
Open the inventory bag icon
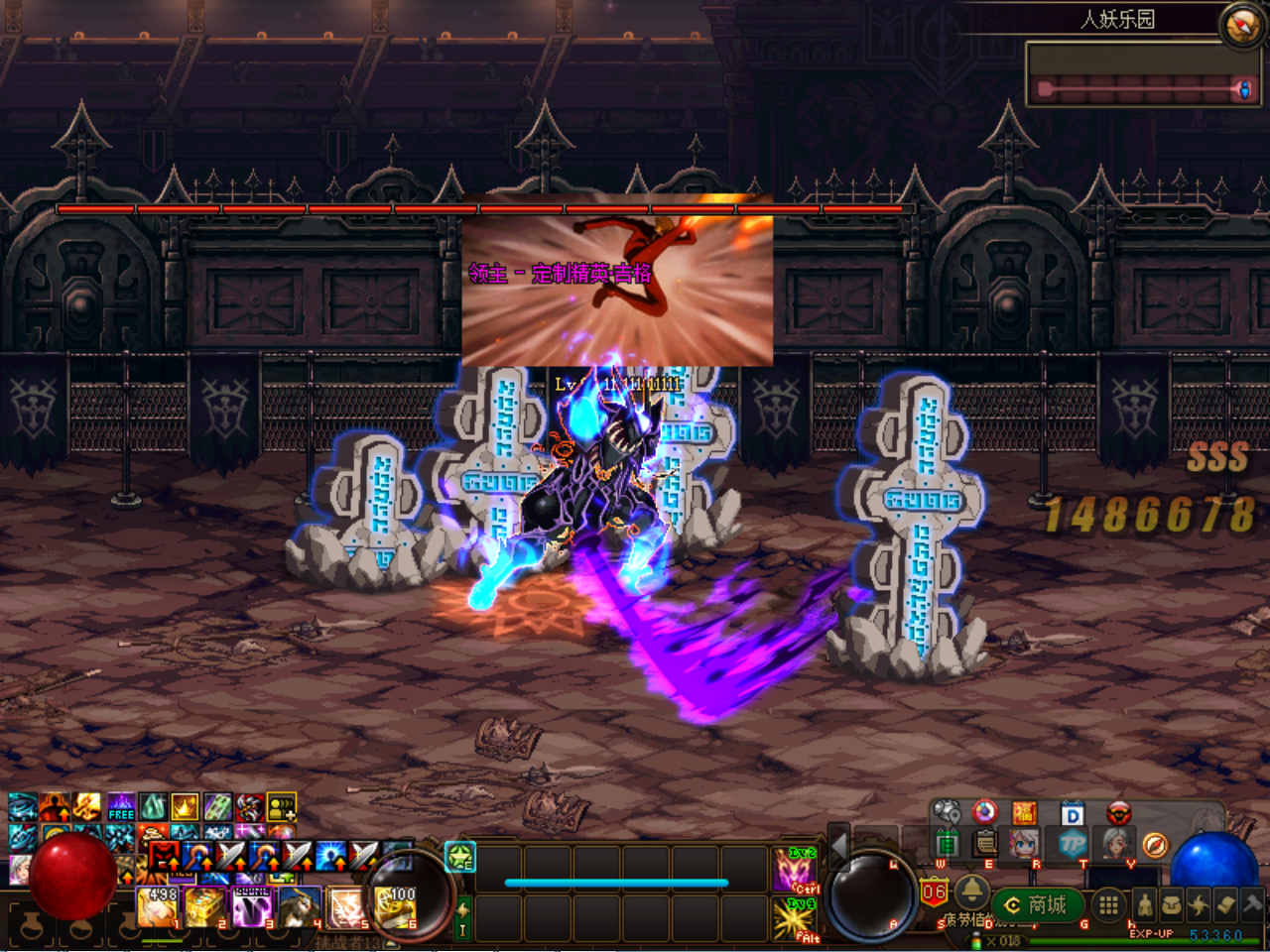point(1170,904)
